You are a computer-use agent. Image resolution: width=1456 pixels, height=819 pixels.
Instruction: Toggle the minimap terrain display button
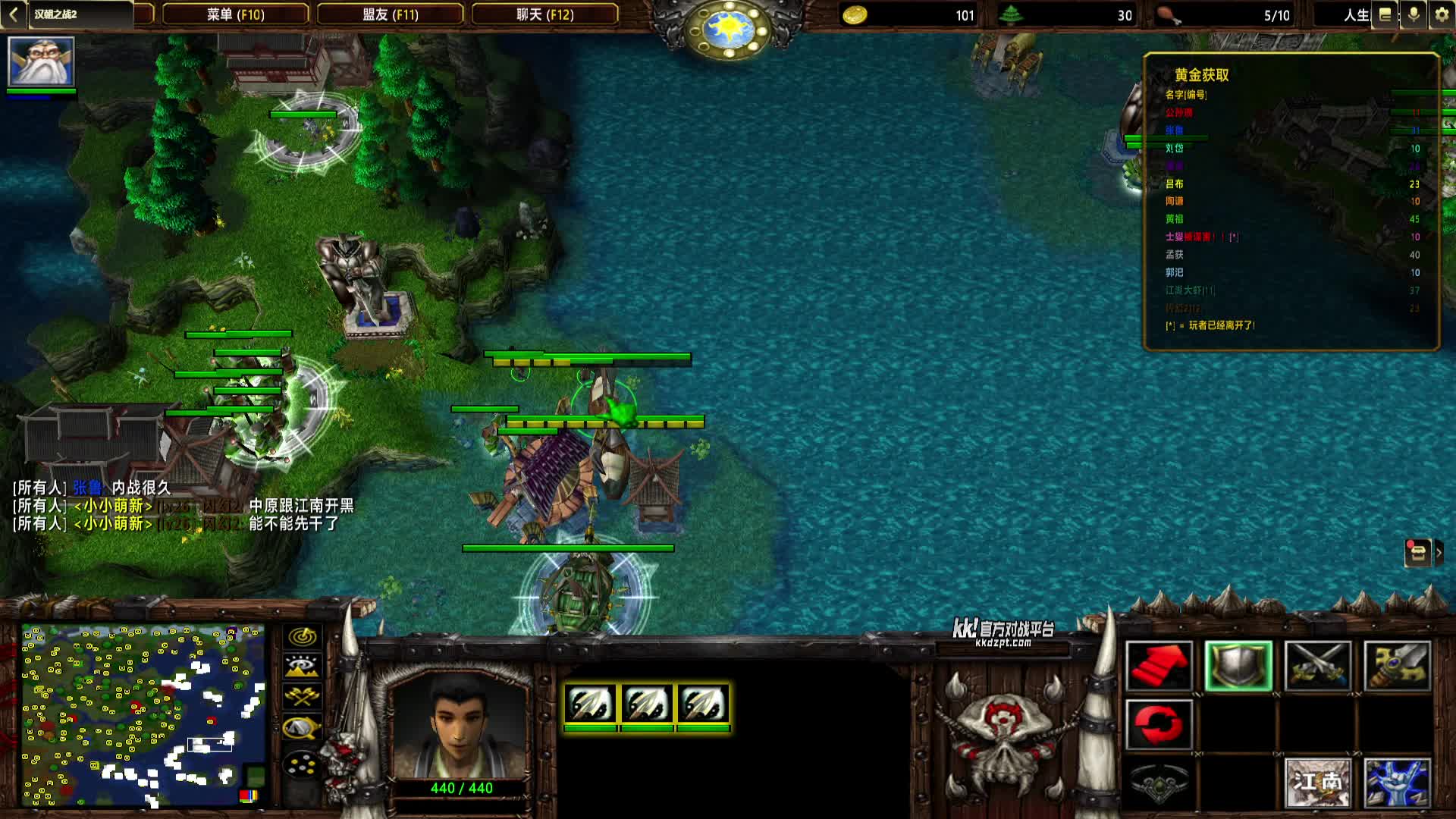point(302,667)
